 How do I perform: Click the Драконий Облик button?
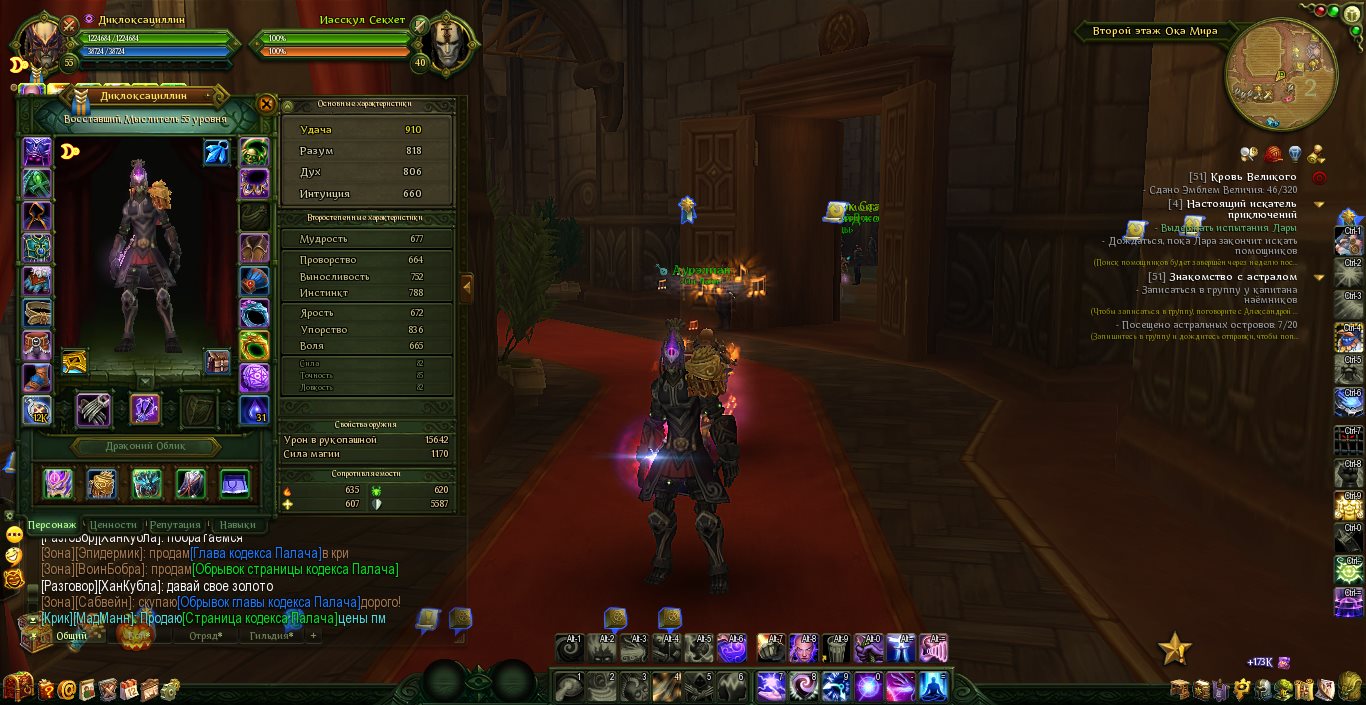click(x=146, y=446)
